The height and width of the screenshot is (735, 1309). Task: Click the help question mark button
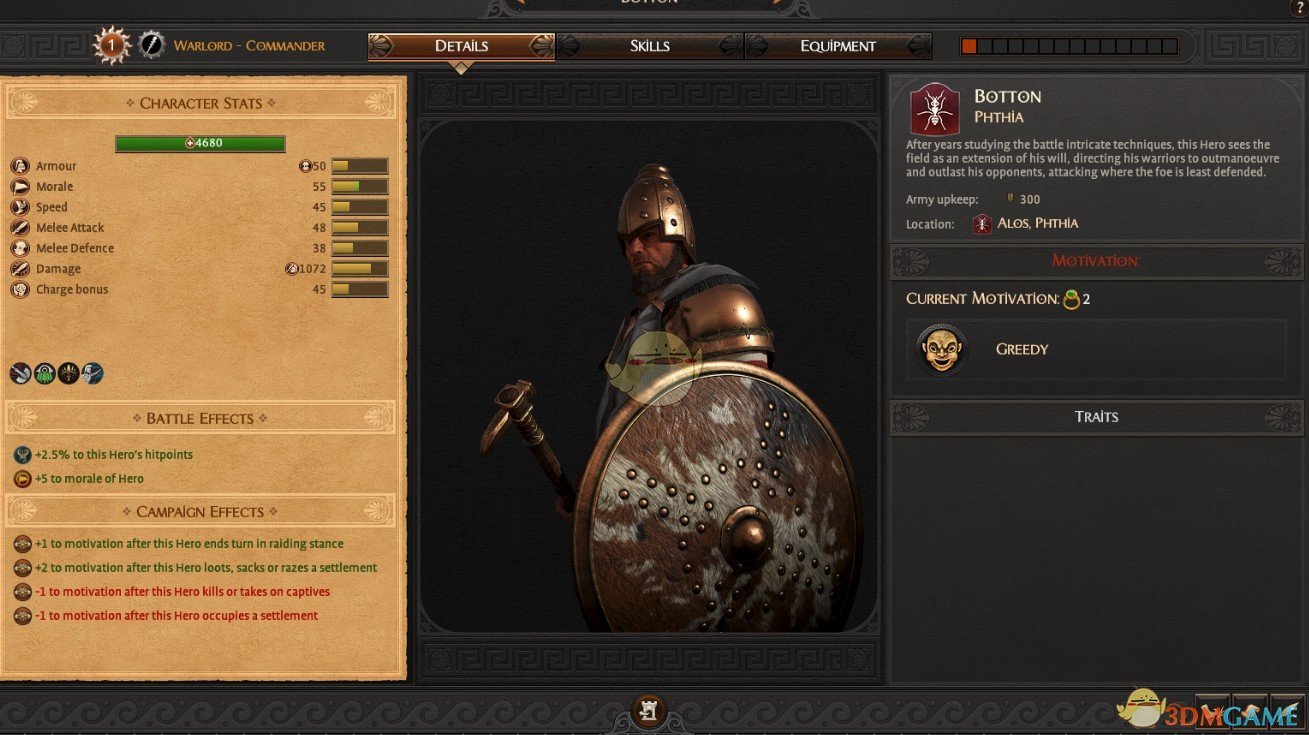click(1296, 7)
